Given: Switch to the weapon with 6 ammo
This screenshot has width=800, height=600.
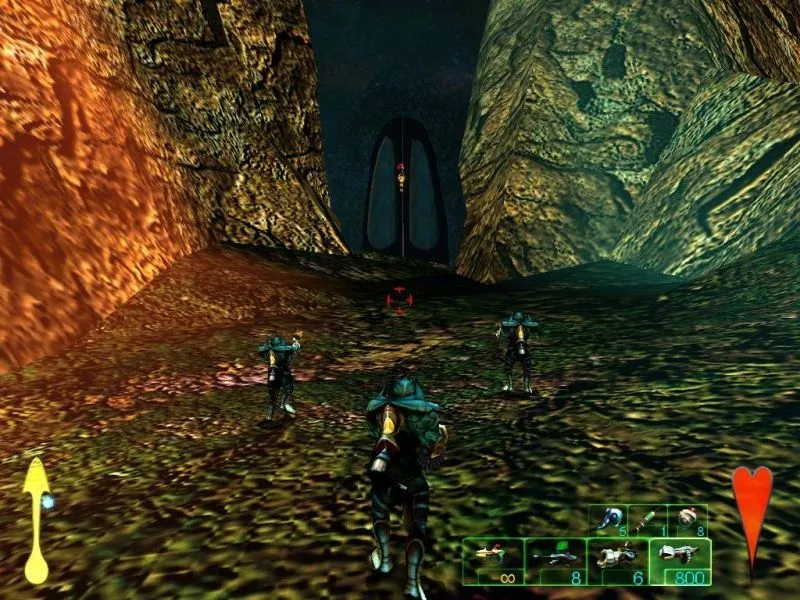Looking at the screenshot, I should 616,561.
